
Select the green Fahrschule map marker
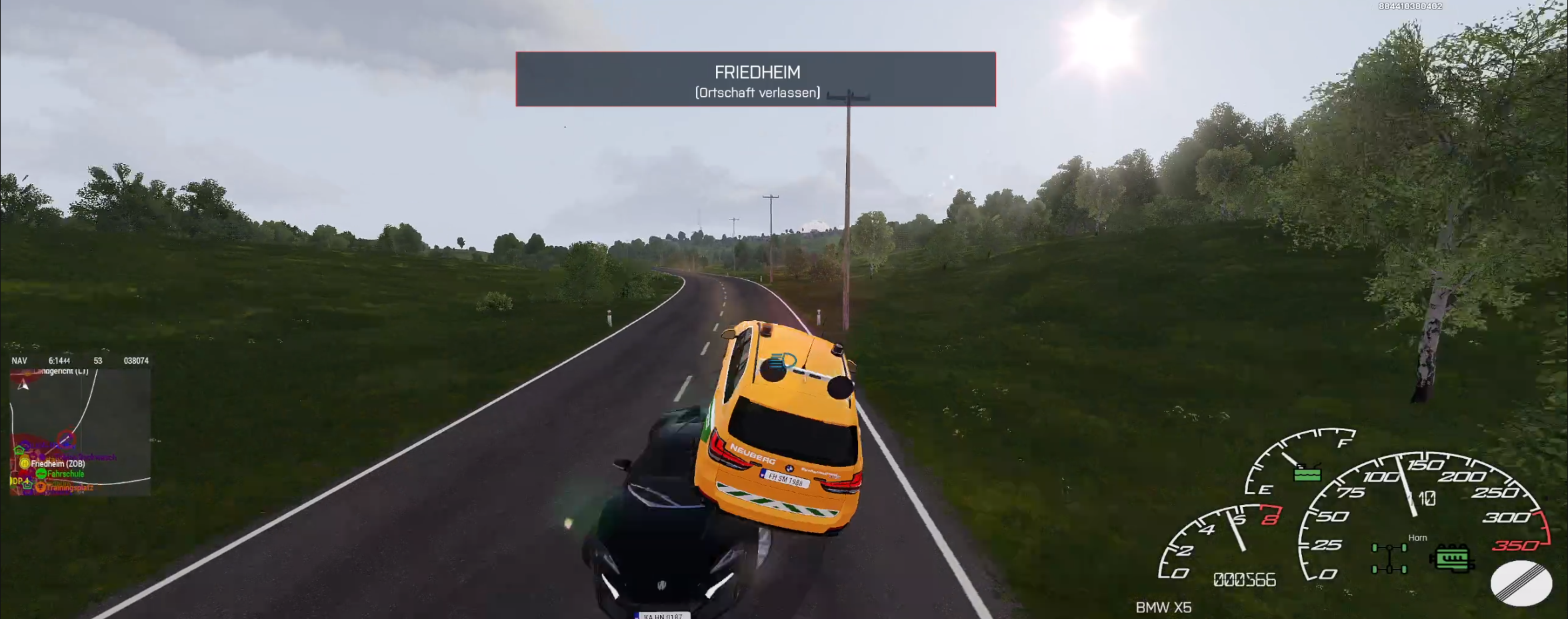point(41,474)
